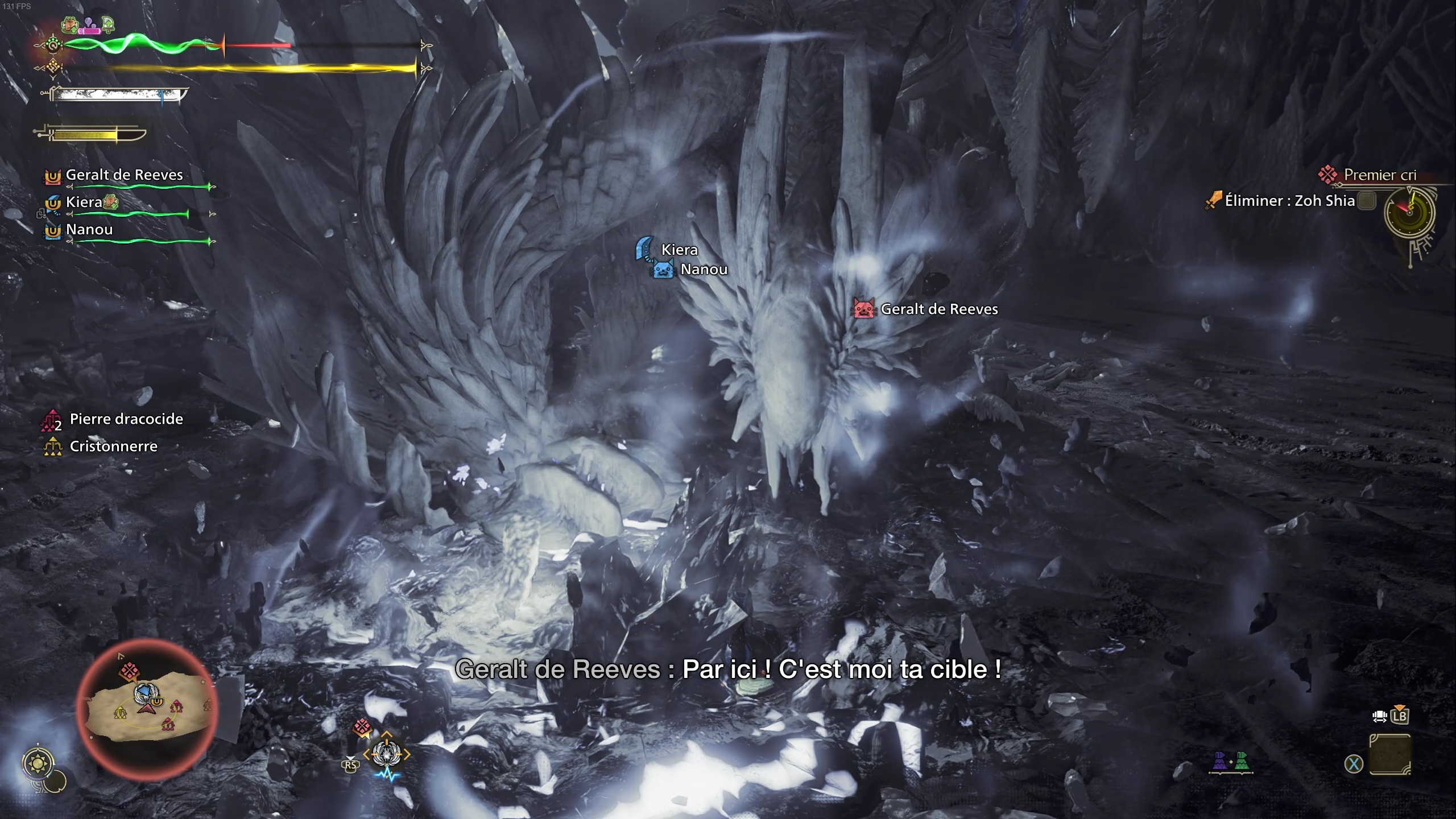Click the monster target lock-on icon

click(386, 755)
